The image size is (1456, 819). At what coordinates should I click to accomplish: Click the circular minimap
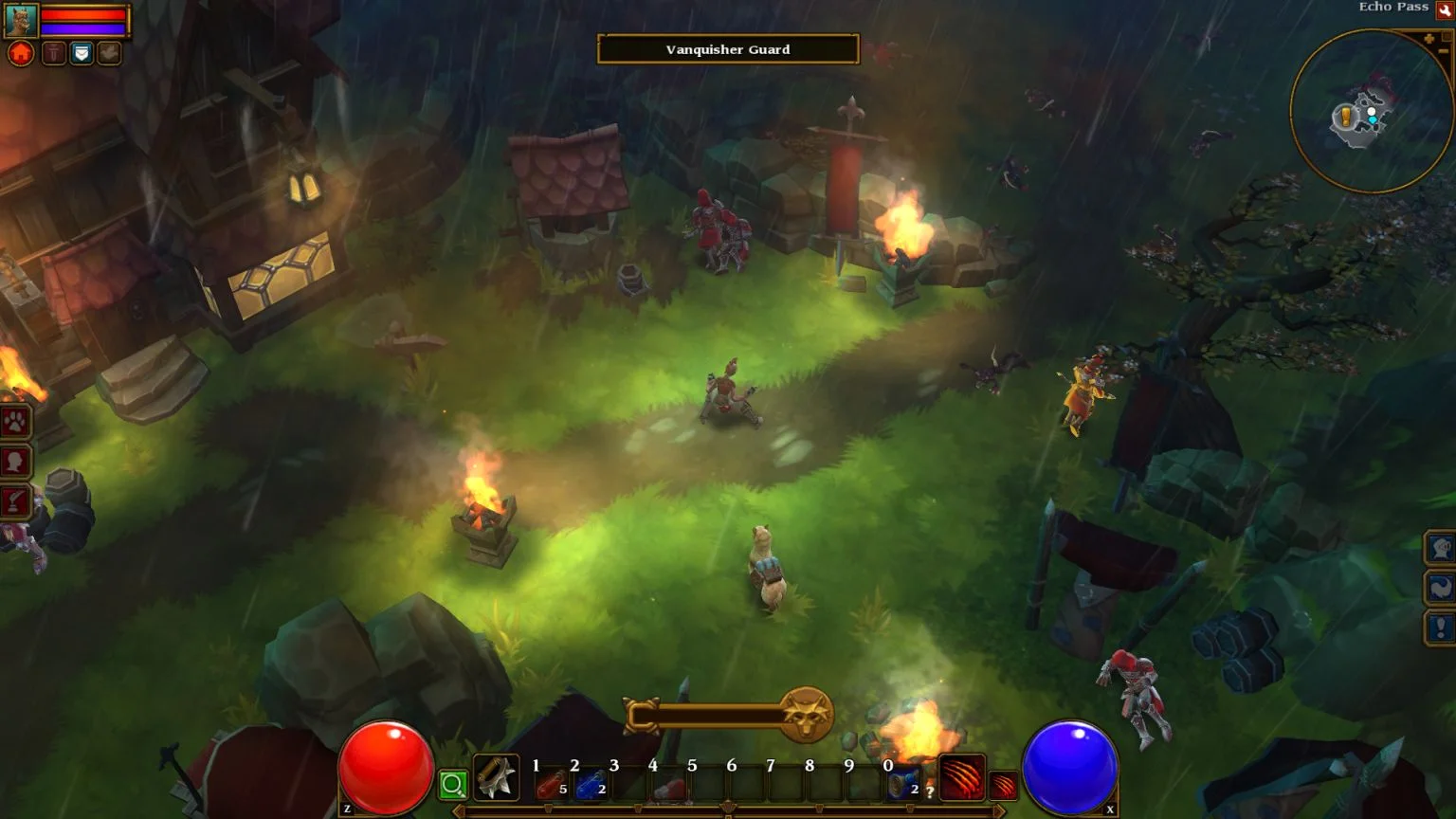[x=1372, y=111]
